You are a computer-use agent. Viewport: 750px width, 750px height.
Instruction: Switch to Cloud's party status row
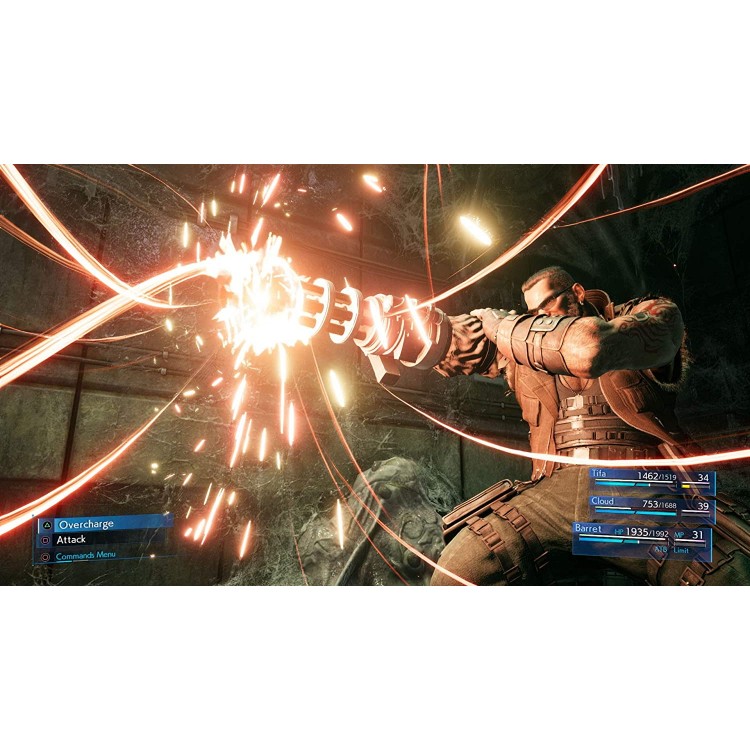coord(650,504)
